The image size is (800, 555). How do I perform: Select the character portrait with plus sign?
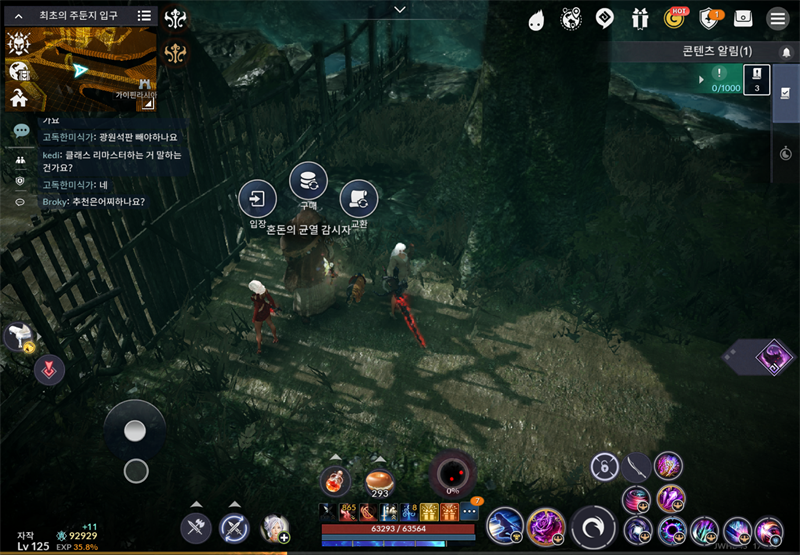[274, 527]
